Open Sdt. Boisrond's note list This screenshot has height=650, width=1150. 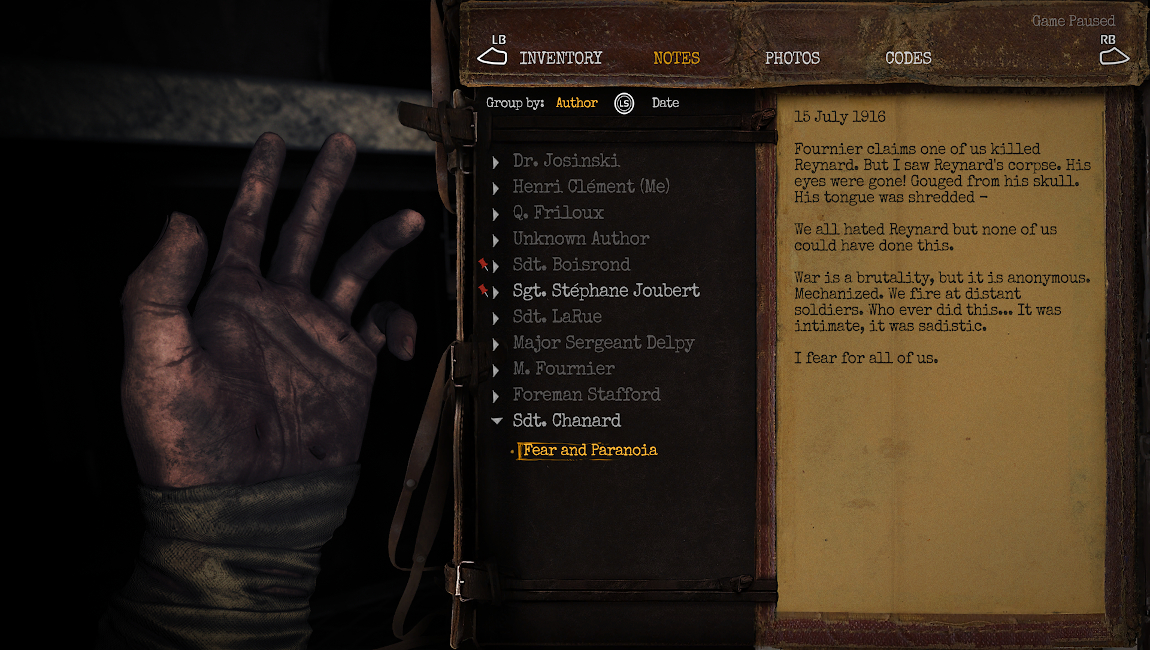[571, 265]
